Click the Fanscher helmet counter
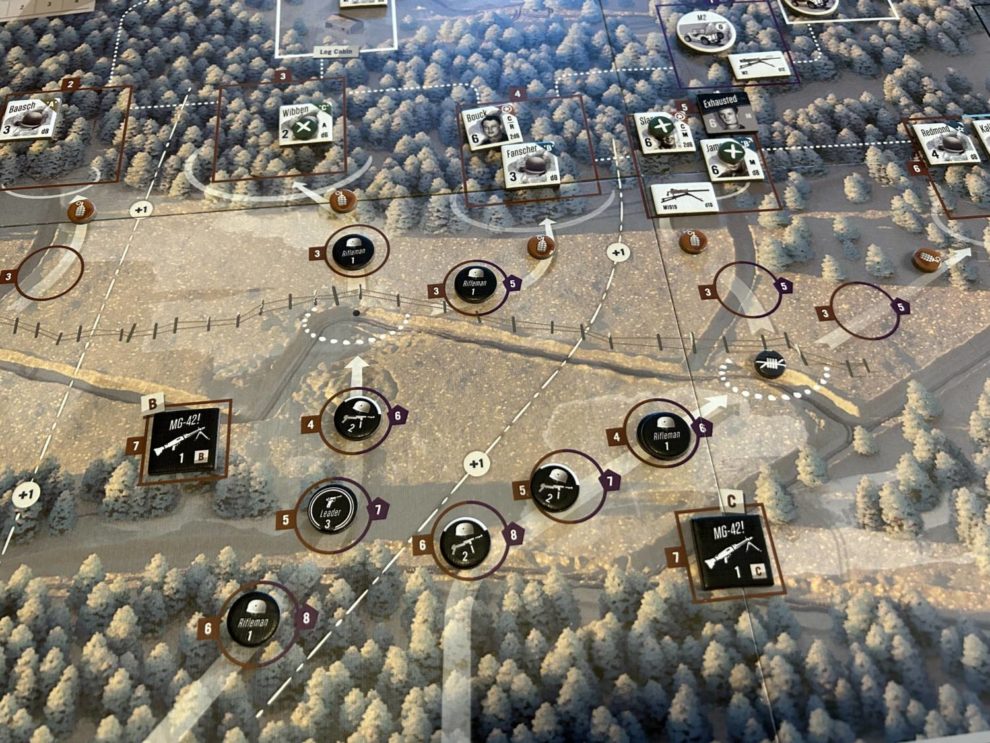 tap(529, 165)
